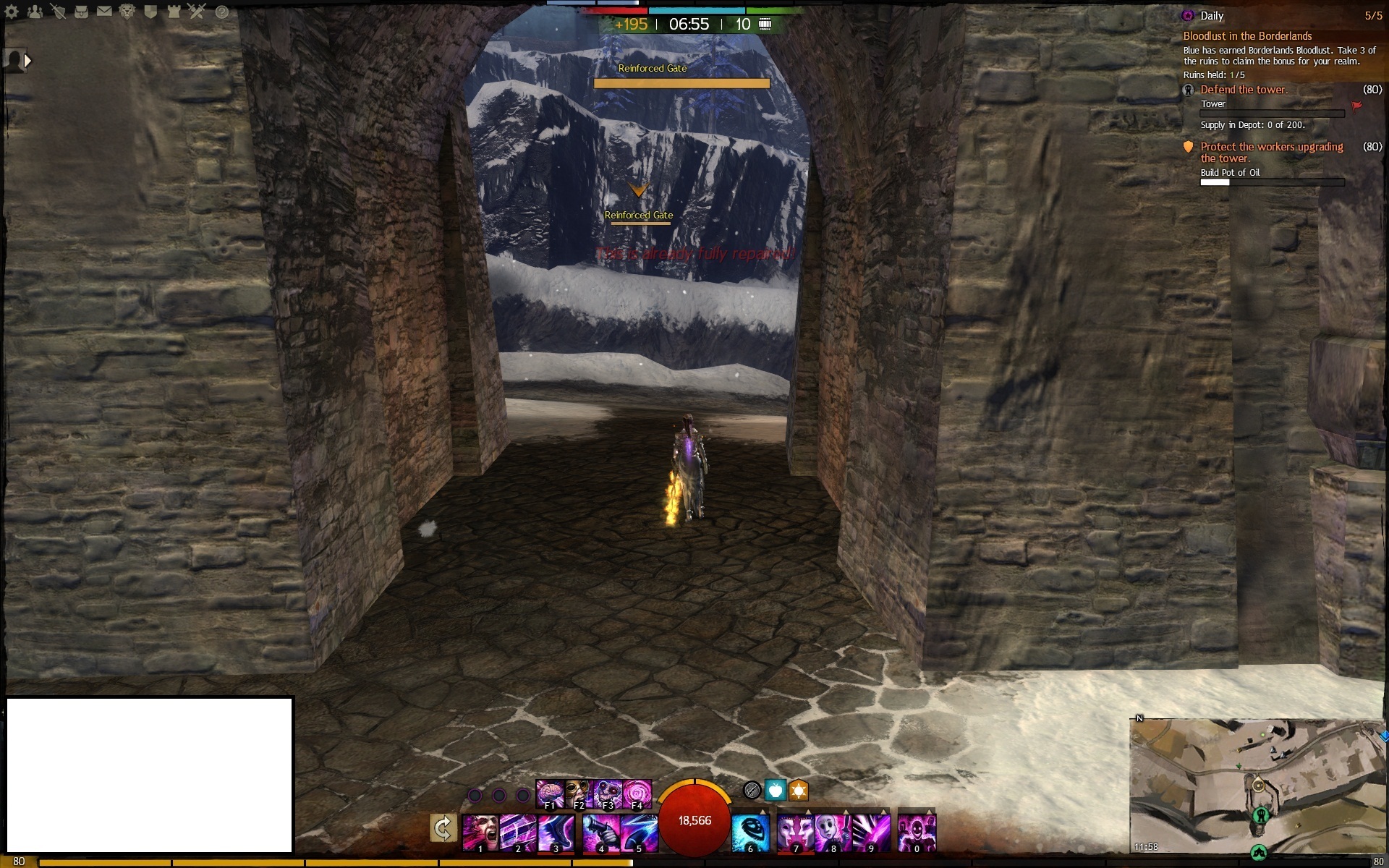1389x868 pixels.
Task: Activate the F4 pink swirl shatter skill
Action: (x=637, y=793)
